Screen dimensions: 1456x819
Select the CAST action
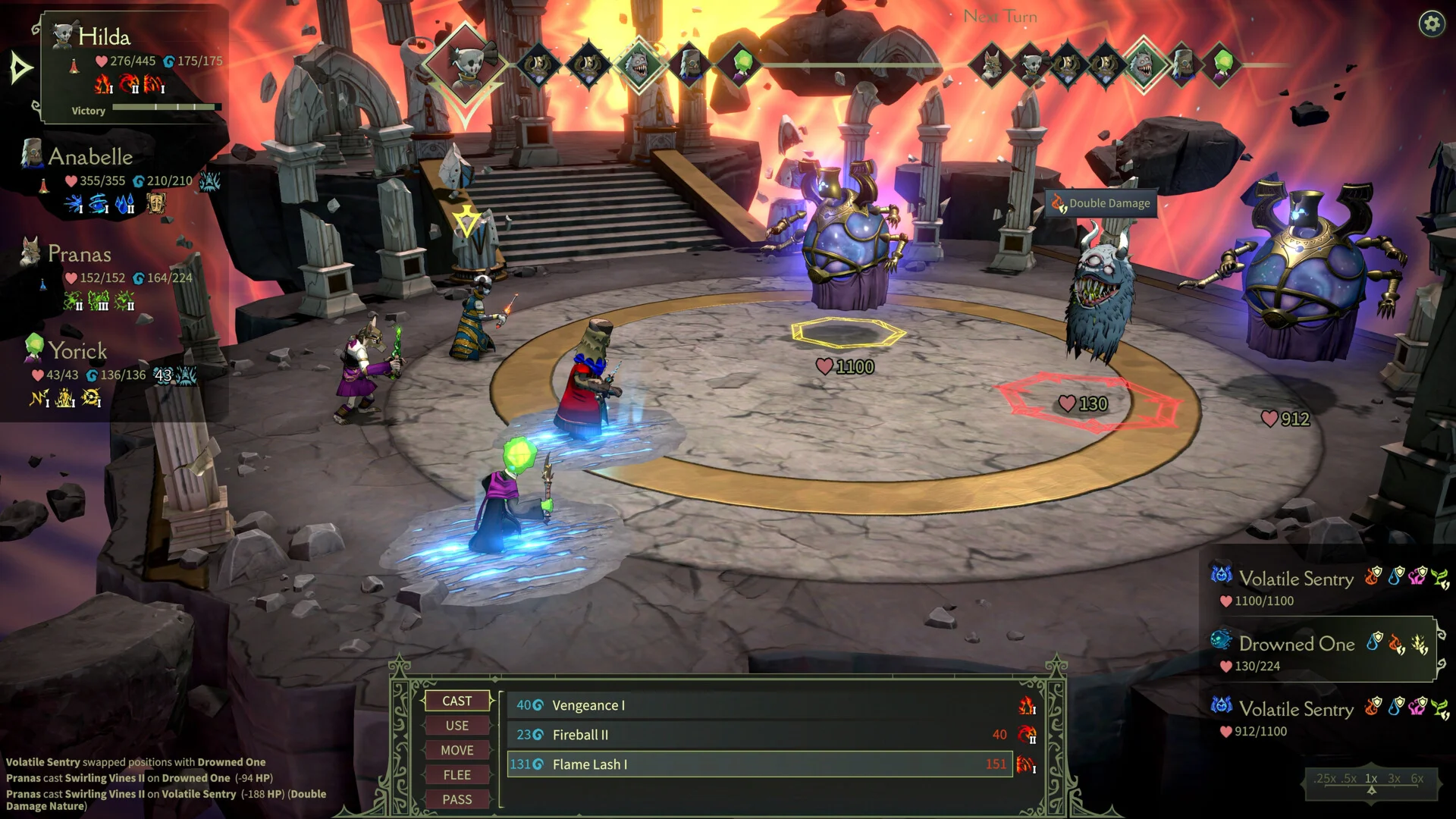point(457,701)
